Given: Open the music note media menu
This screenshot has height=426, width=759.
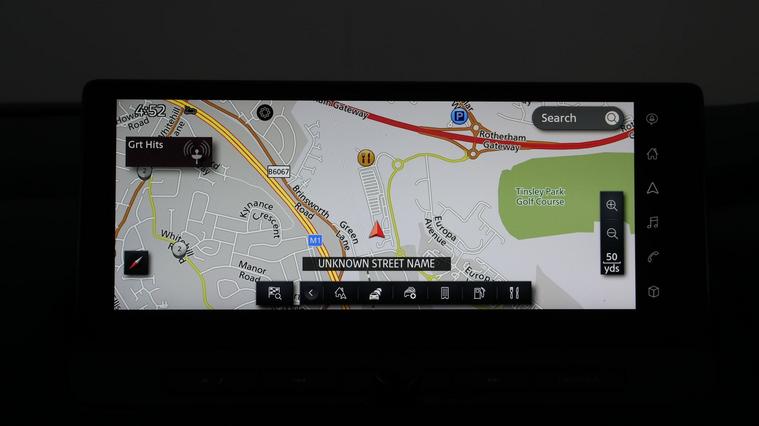Looking at the screenshot, I should [x=652, y=222].
